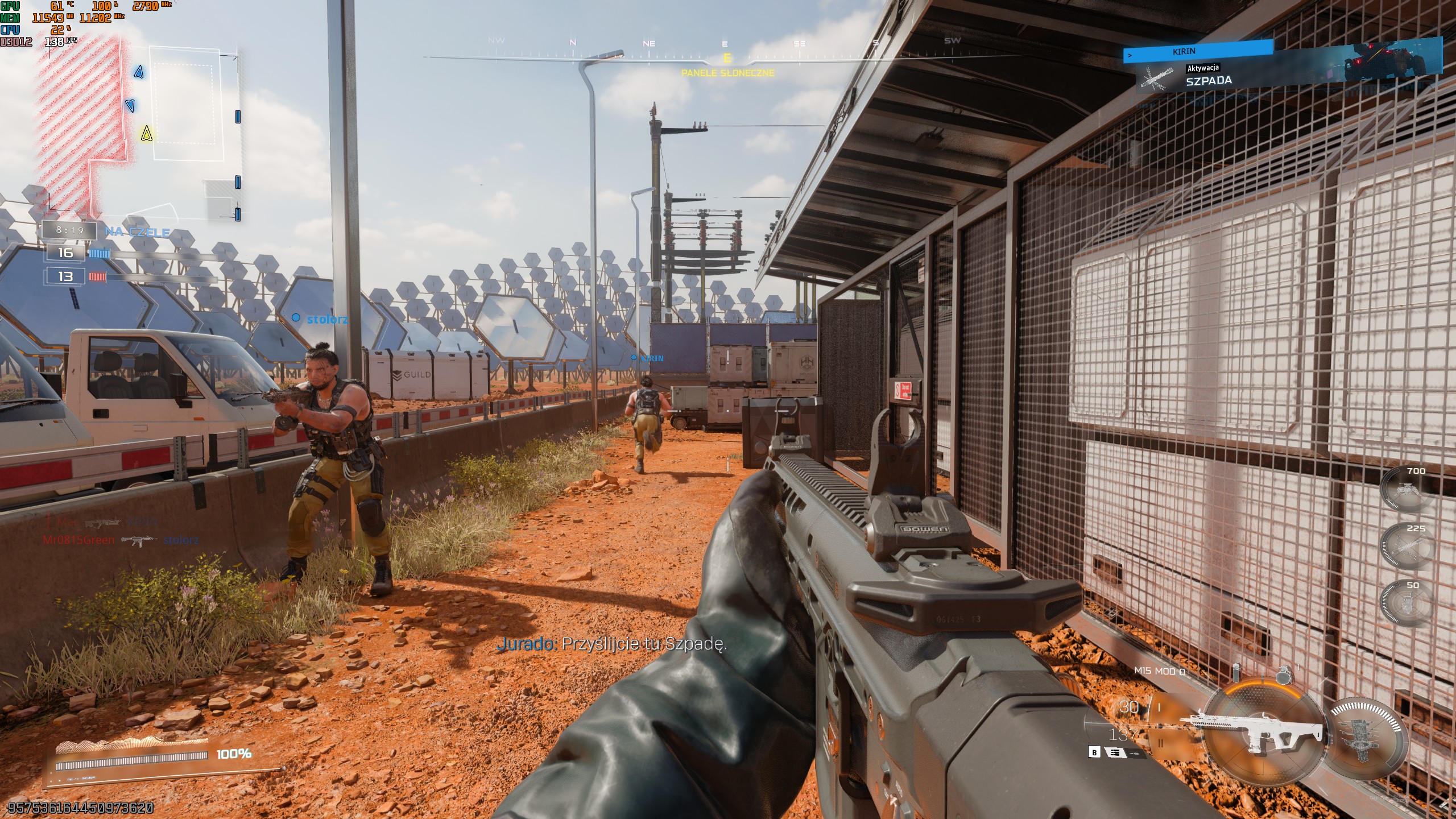Select the smoke grenade icon in the equipment HUD

[1236, 673]
